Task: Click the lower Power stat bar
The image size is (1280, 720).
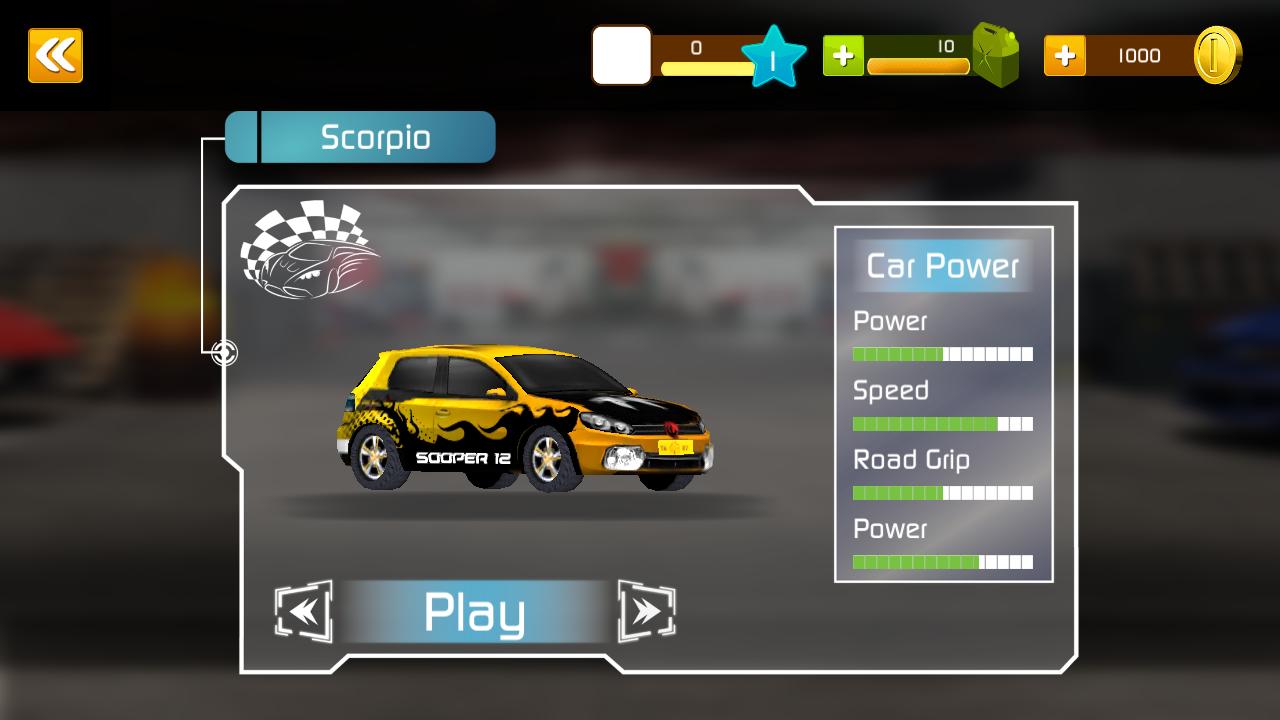Action: pos(941,560)
